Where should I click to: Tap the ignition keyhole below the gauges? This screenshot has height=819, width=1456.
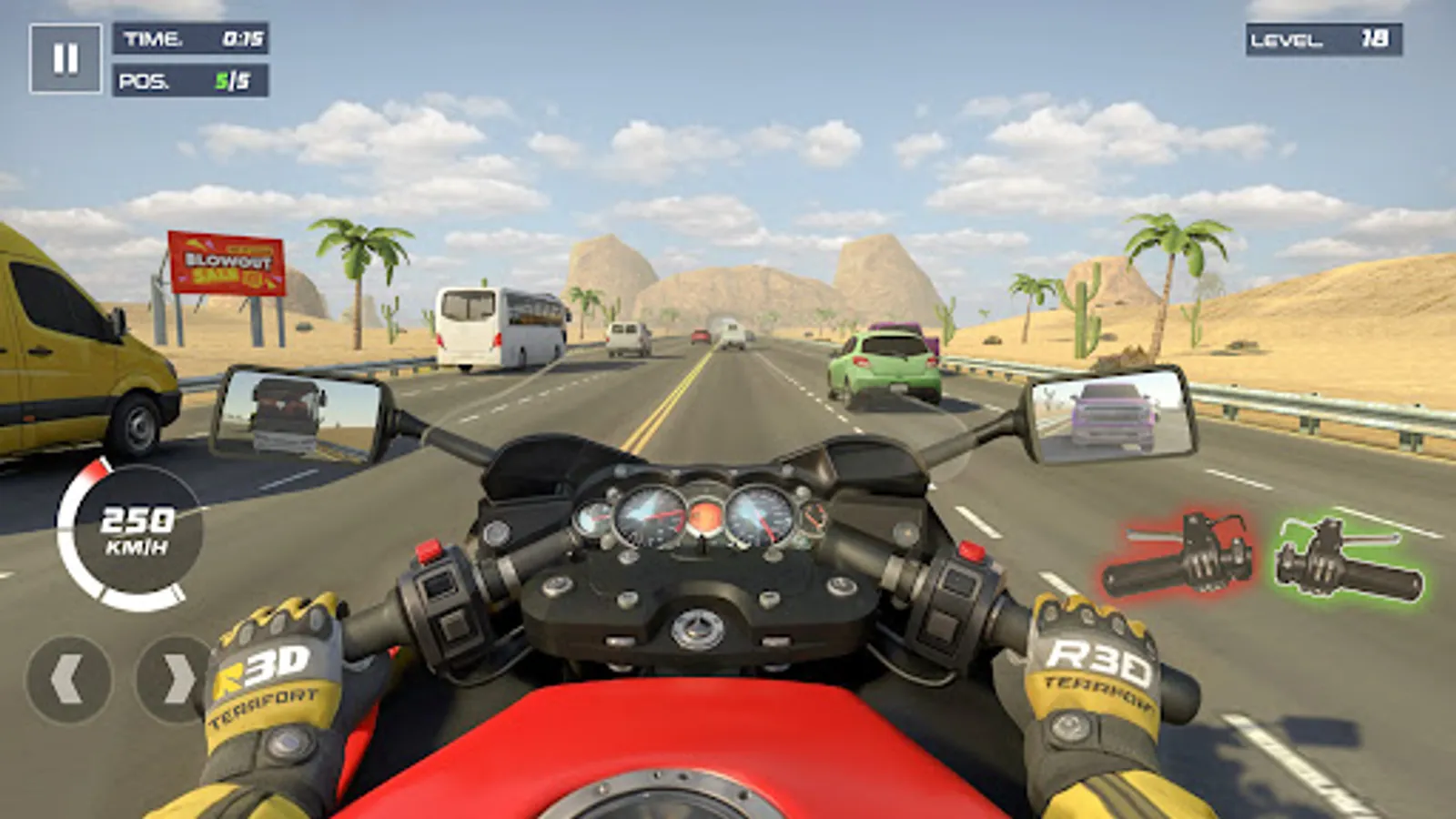pos(699,628)
